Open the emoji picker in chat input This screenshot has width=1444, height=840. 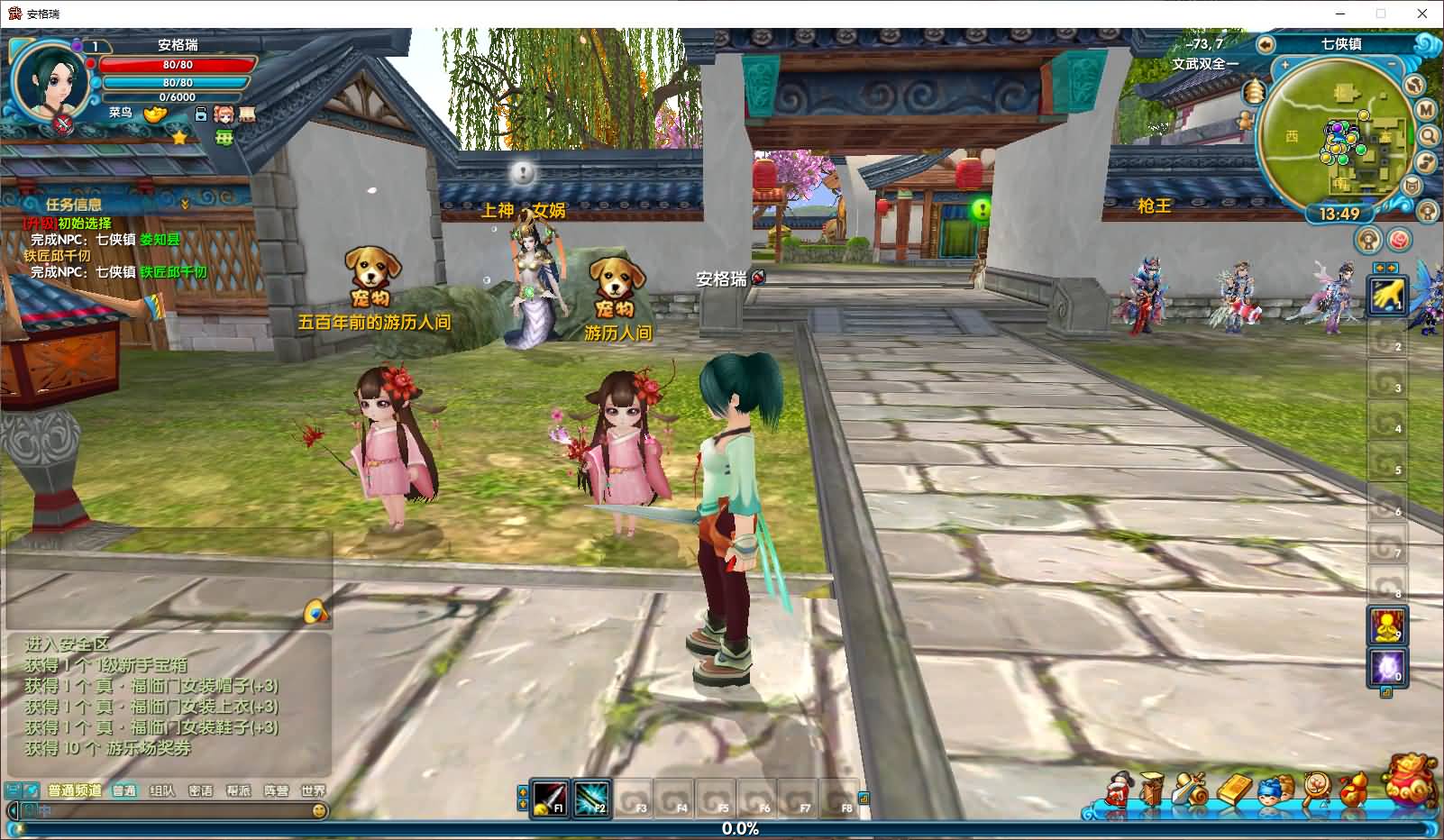[318, 811]
